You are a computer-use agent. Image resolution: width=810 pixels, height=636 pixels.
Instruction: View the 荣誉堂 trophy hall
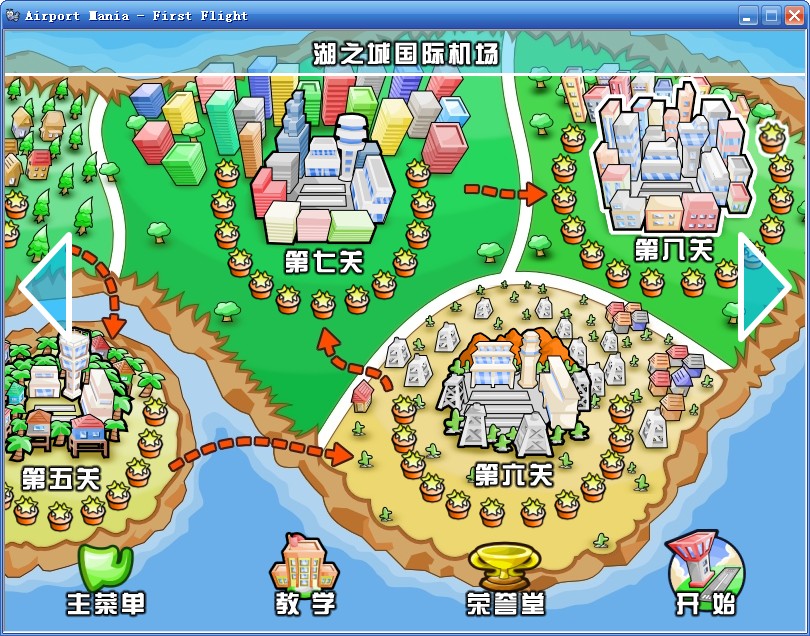click(505, 578)
